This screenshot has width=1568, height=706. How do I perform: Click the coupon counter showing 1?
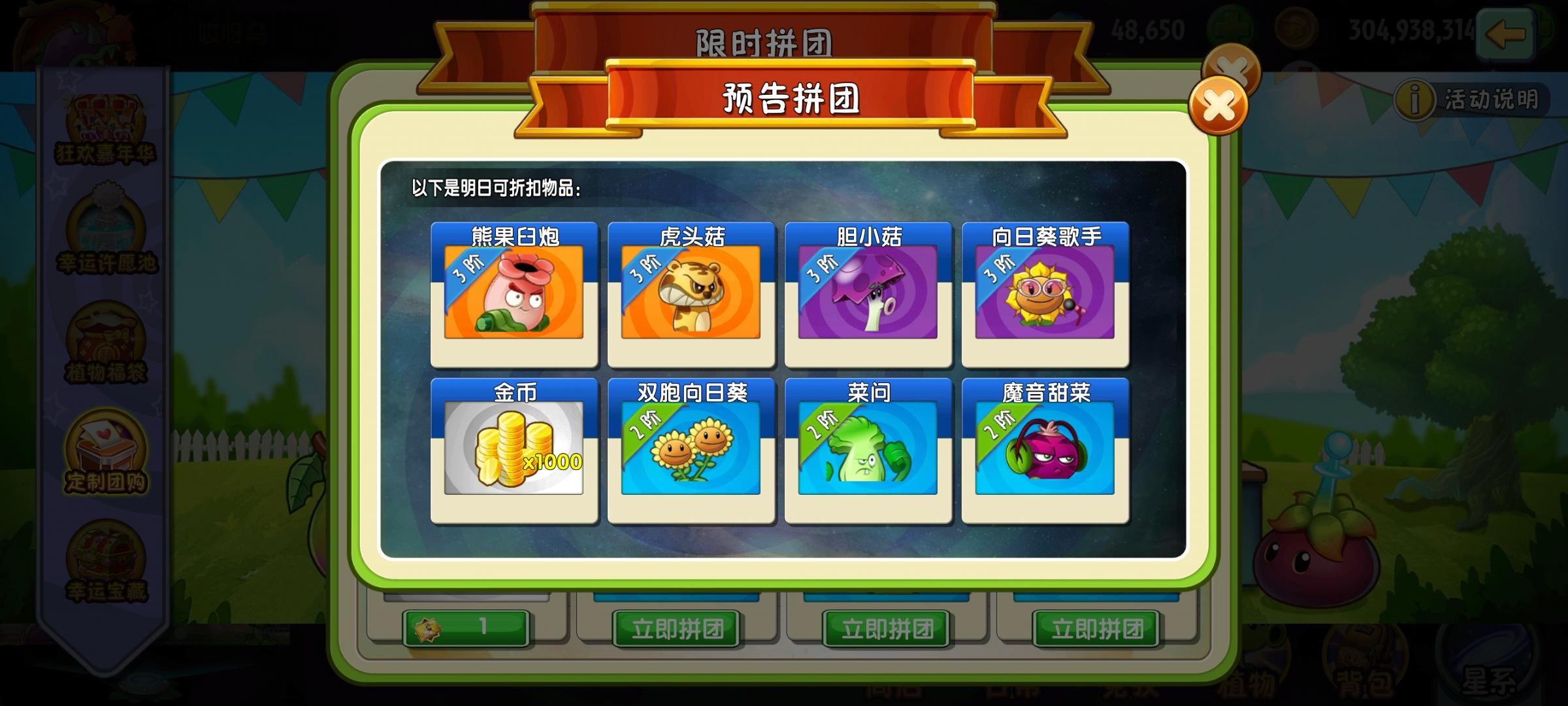(465, 626)
